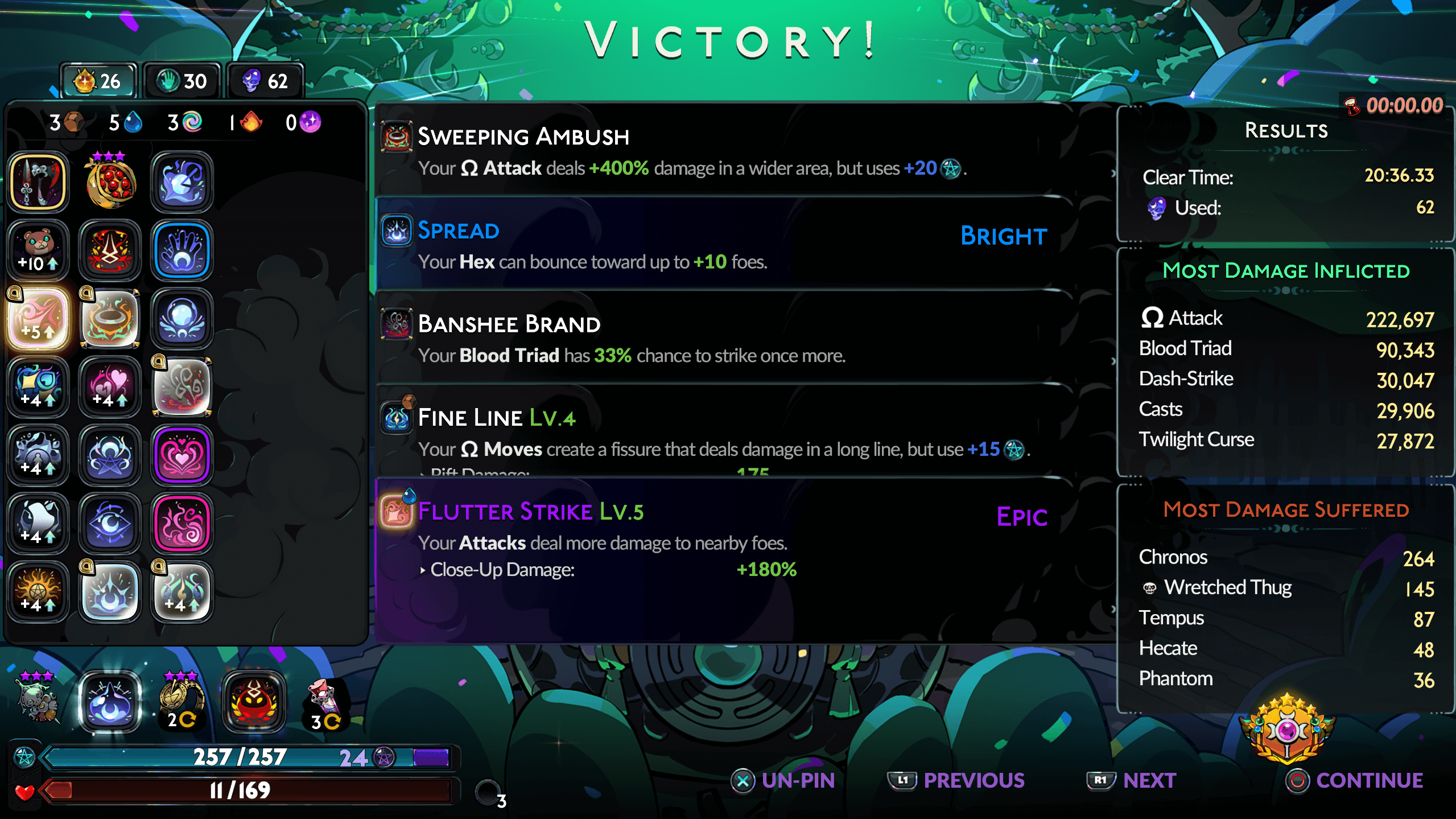Open the skull tab showing 62
Image resolution: width=1456 pixels, height=819 pixels.
coord(264,80)
